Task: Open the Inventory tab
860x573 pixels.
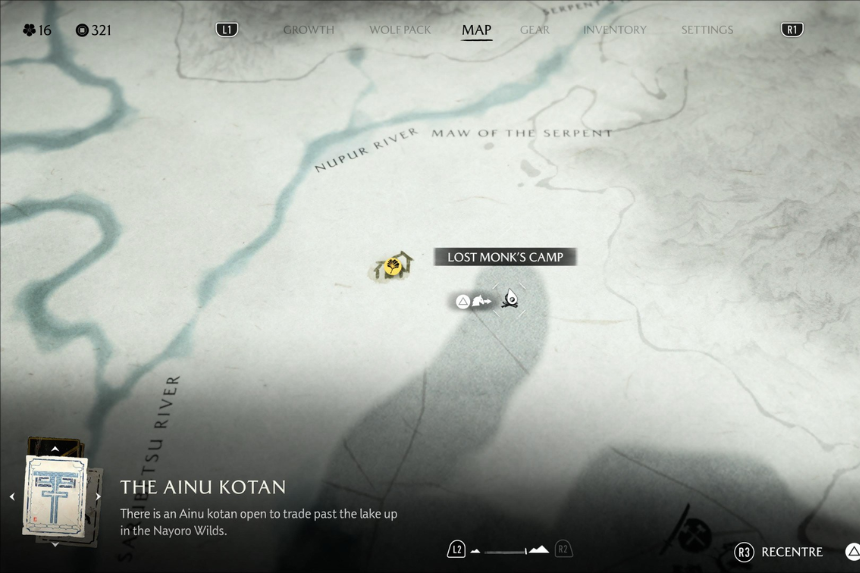Action: [615, 30]
